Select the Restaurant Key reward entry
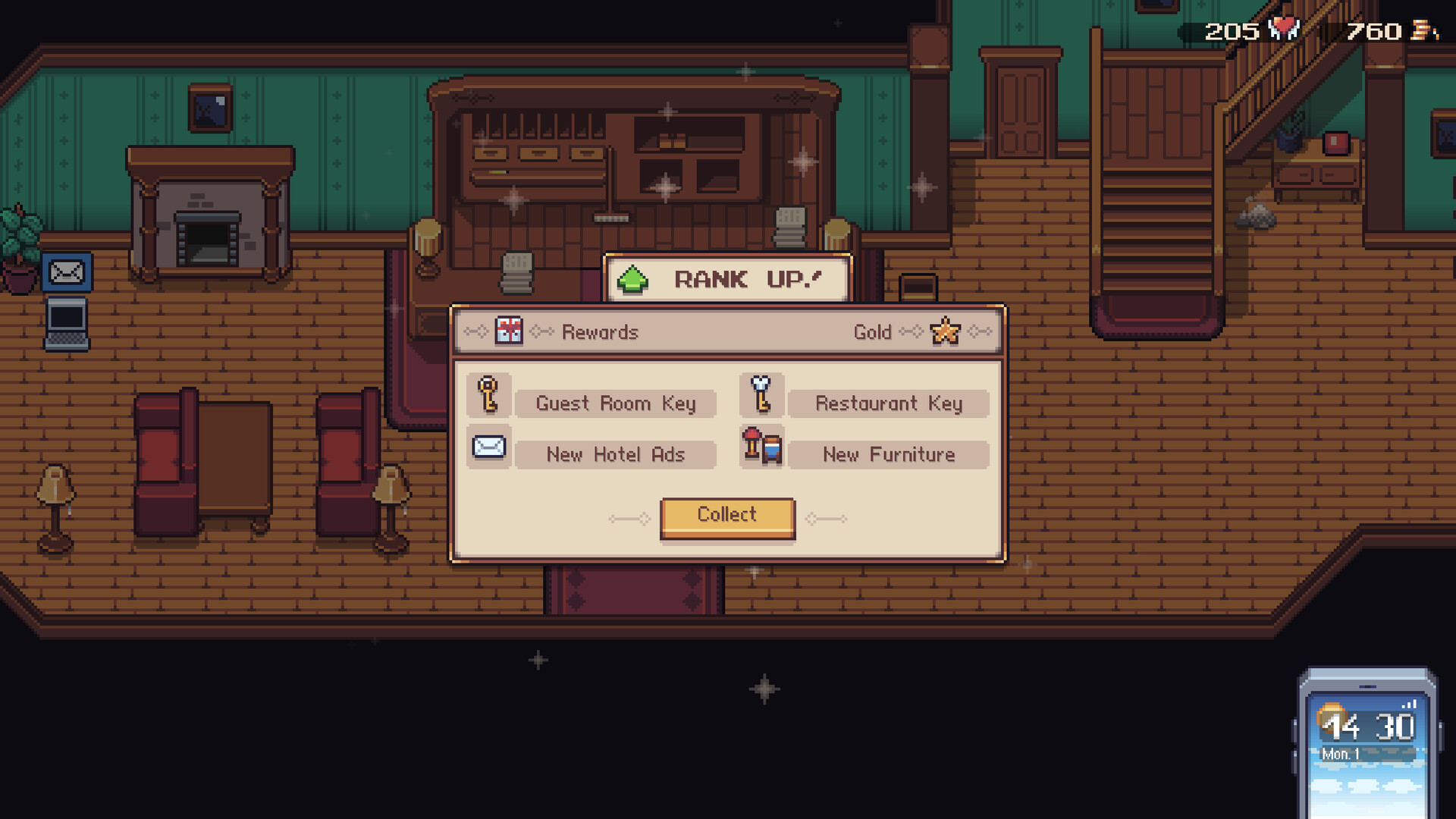This screenshot has height=819, width=1456. tap(888, 403)
